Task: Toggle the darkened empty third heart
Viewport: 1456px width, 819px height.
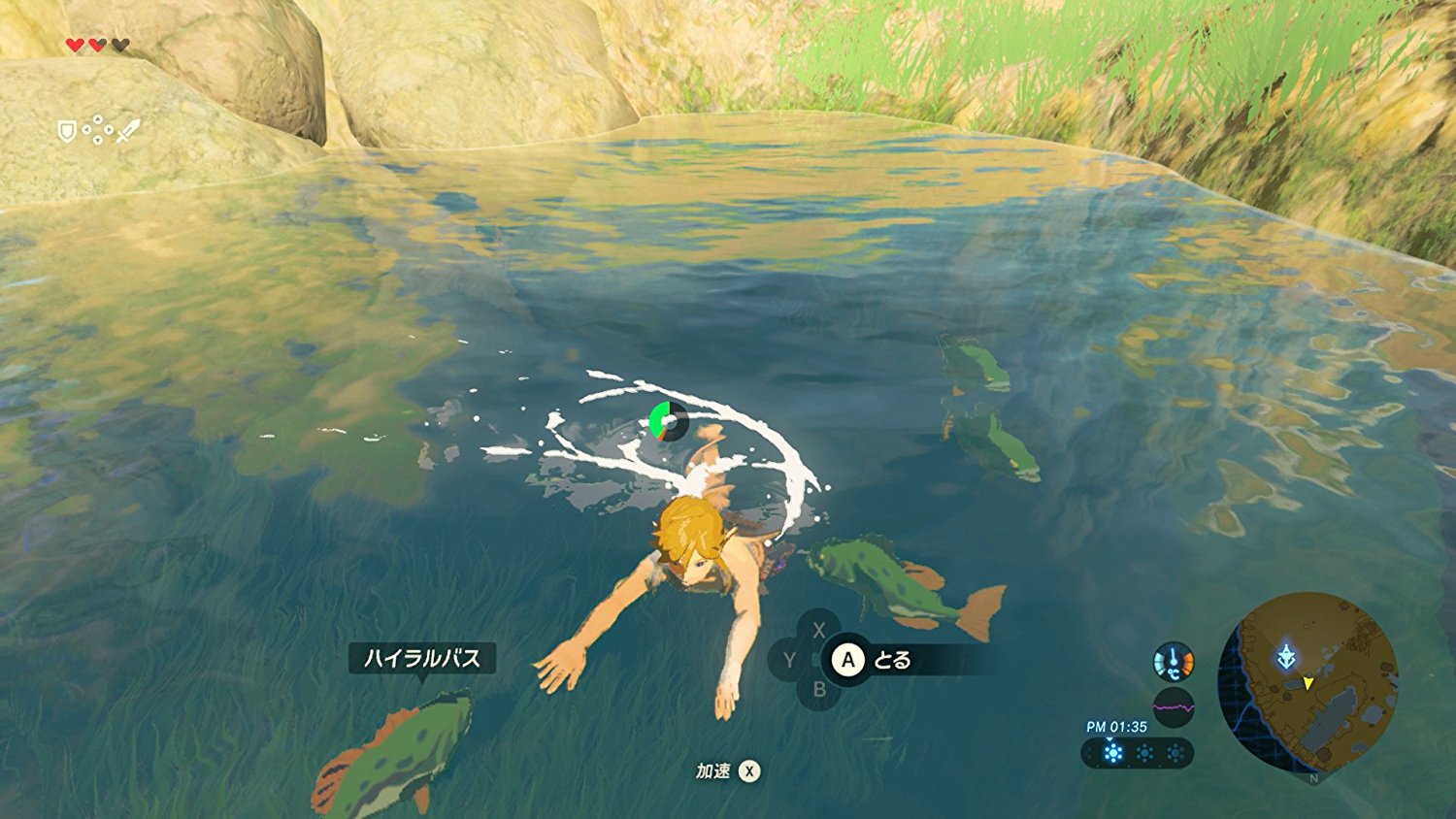Action: 120,46
